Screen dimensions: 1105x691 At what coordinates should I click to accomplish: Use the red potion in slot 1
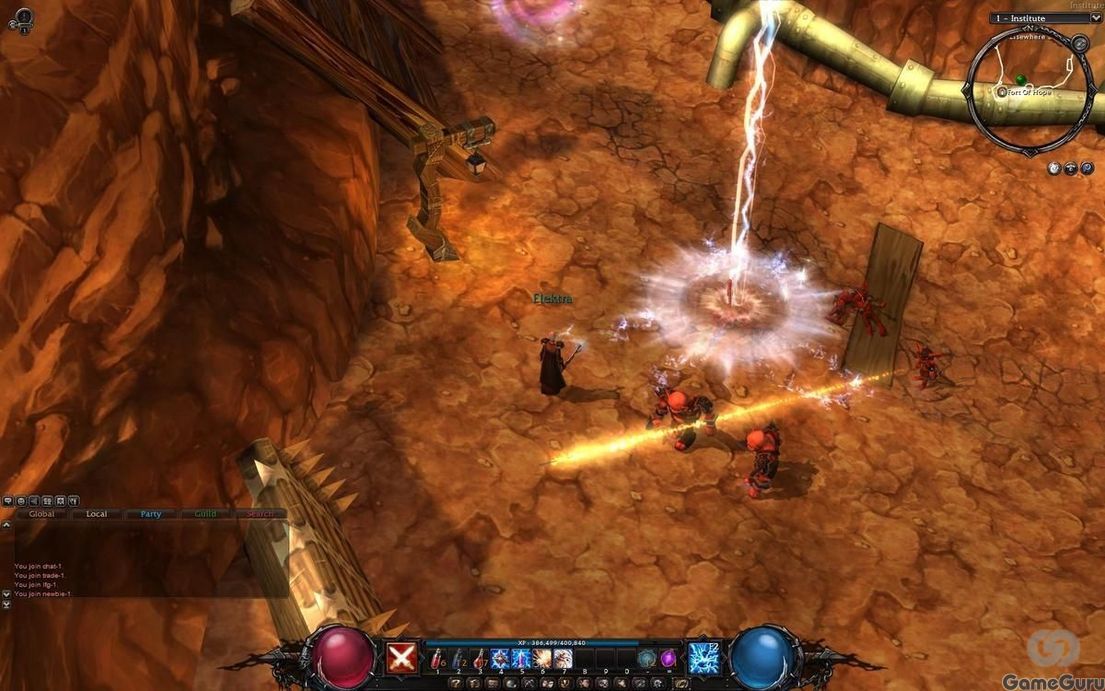[437, 658]
